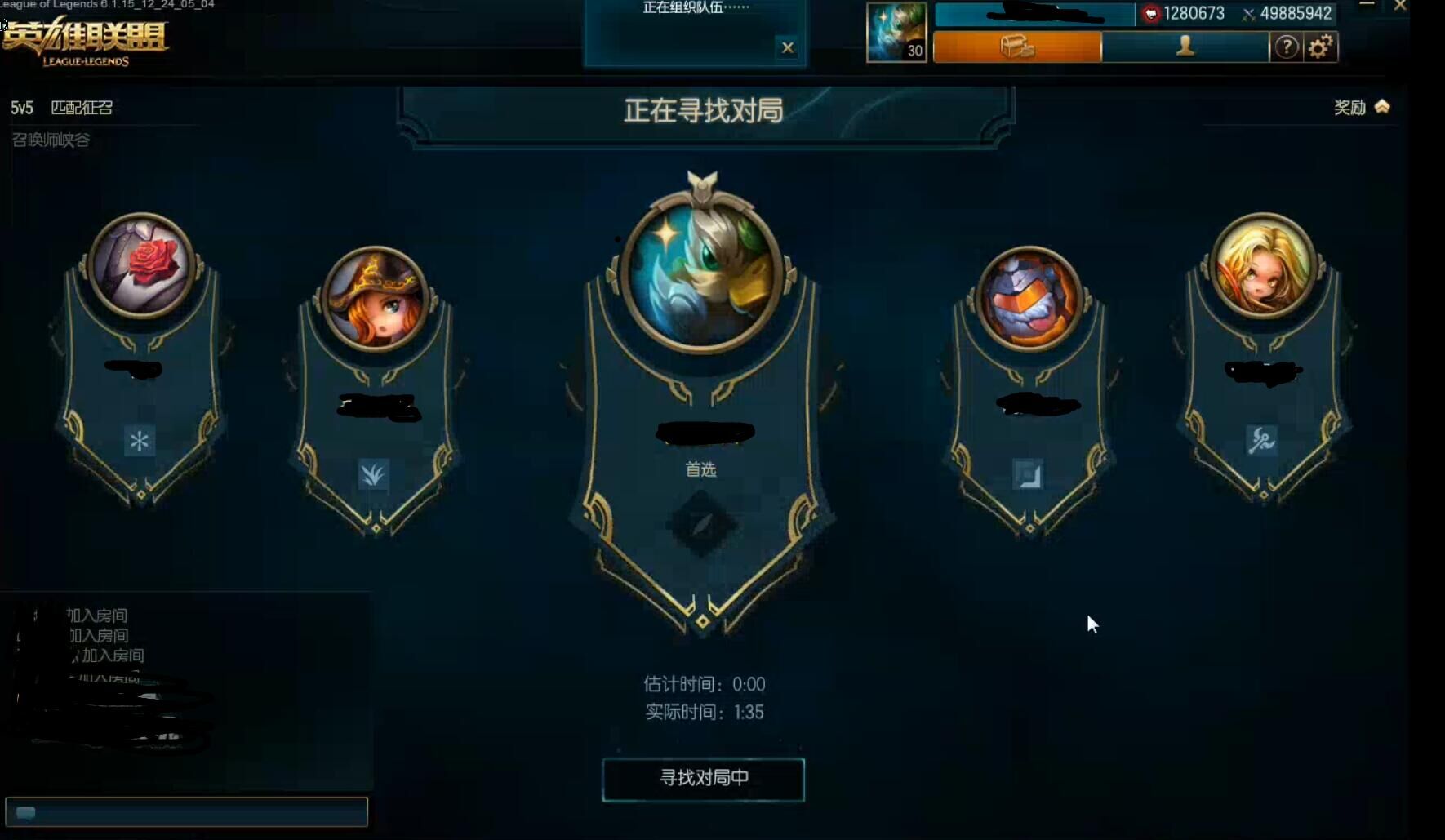Click the blue essence currency icon
Image resolution: width=1445 pixels, height=840 pixels.
tap(1152, 13)
